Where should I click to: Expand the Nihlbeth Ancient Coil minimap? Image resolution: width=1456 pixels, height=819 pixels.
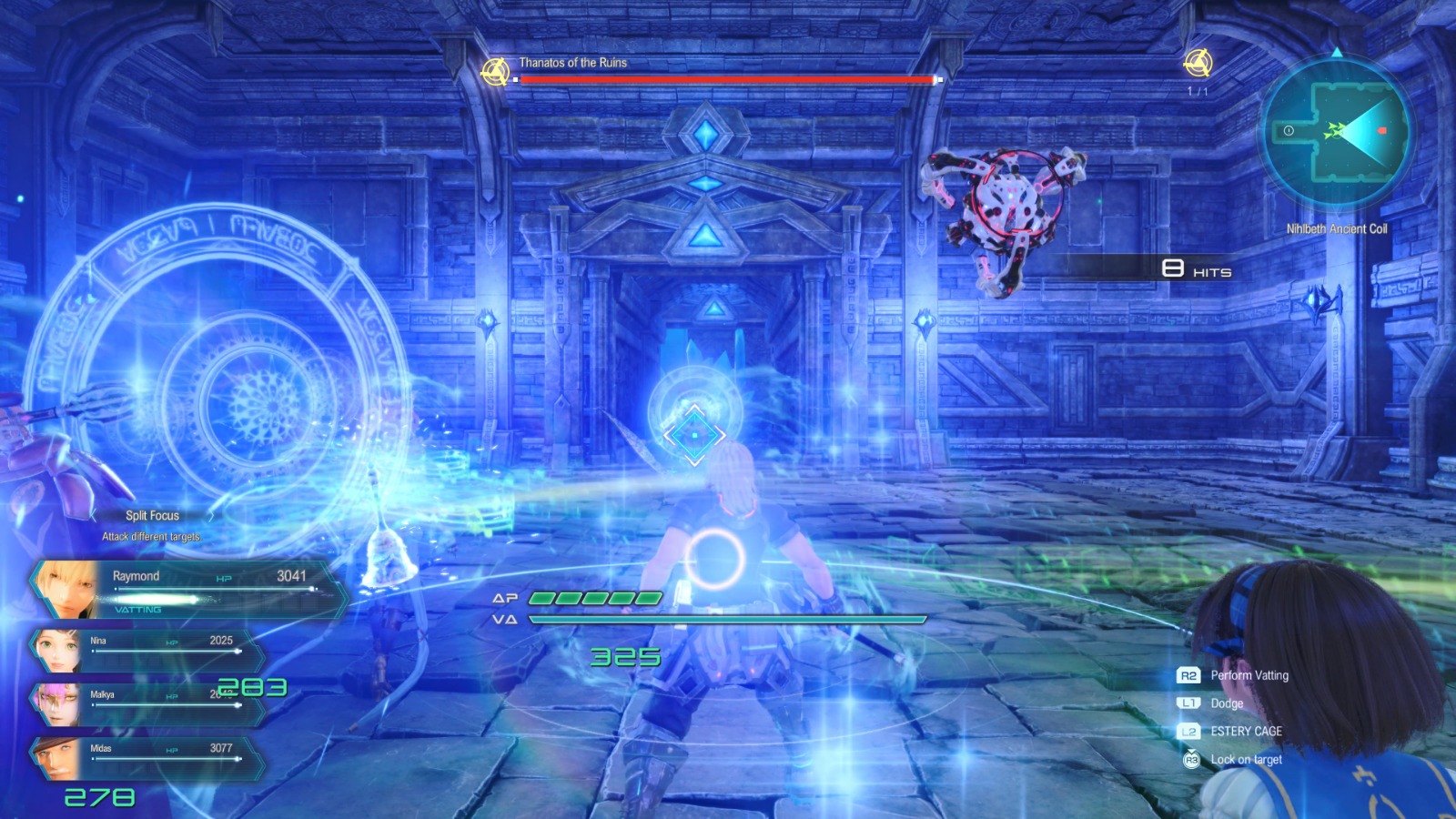click(1337, 133)
